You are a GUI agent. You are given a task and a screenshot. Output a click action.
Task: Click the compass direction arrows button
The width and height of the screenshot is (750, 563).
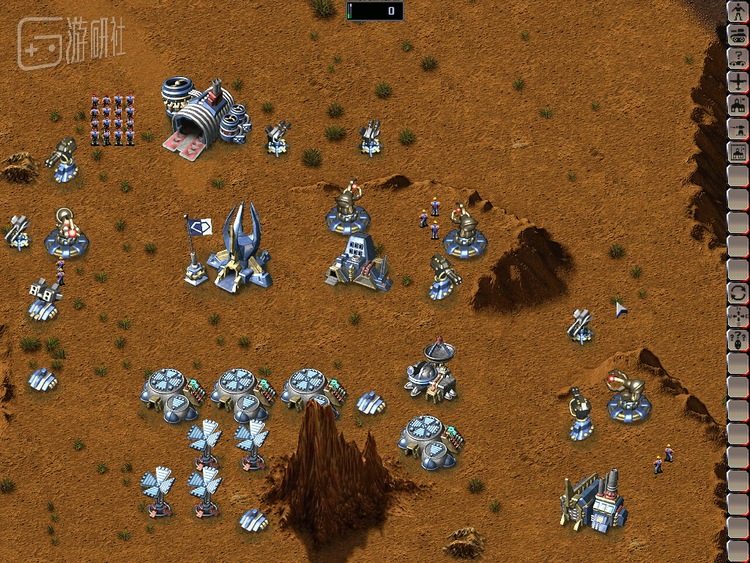coord(738,316)
